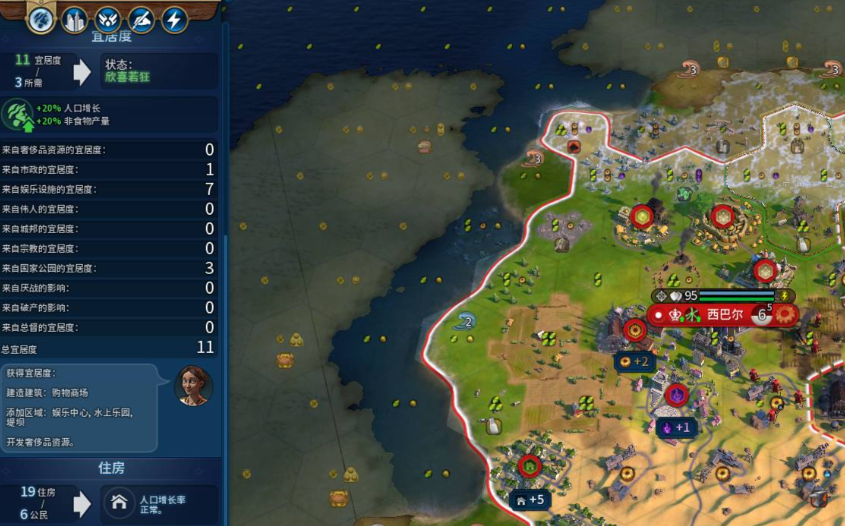The image size is (845, 526).
Task: Click the advisor portrait
Action: (193, 385)
